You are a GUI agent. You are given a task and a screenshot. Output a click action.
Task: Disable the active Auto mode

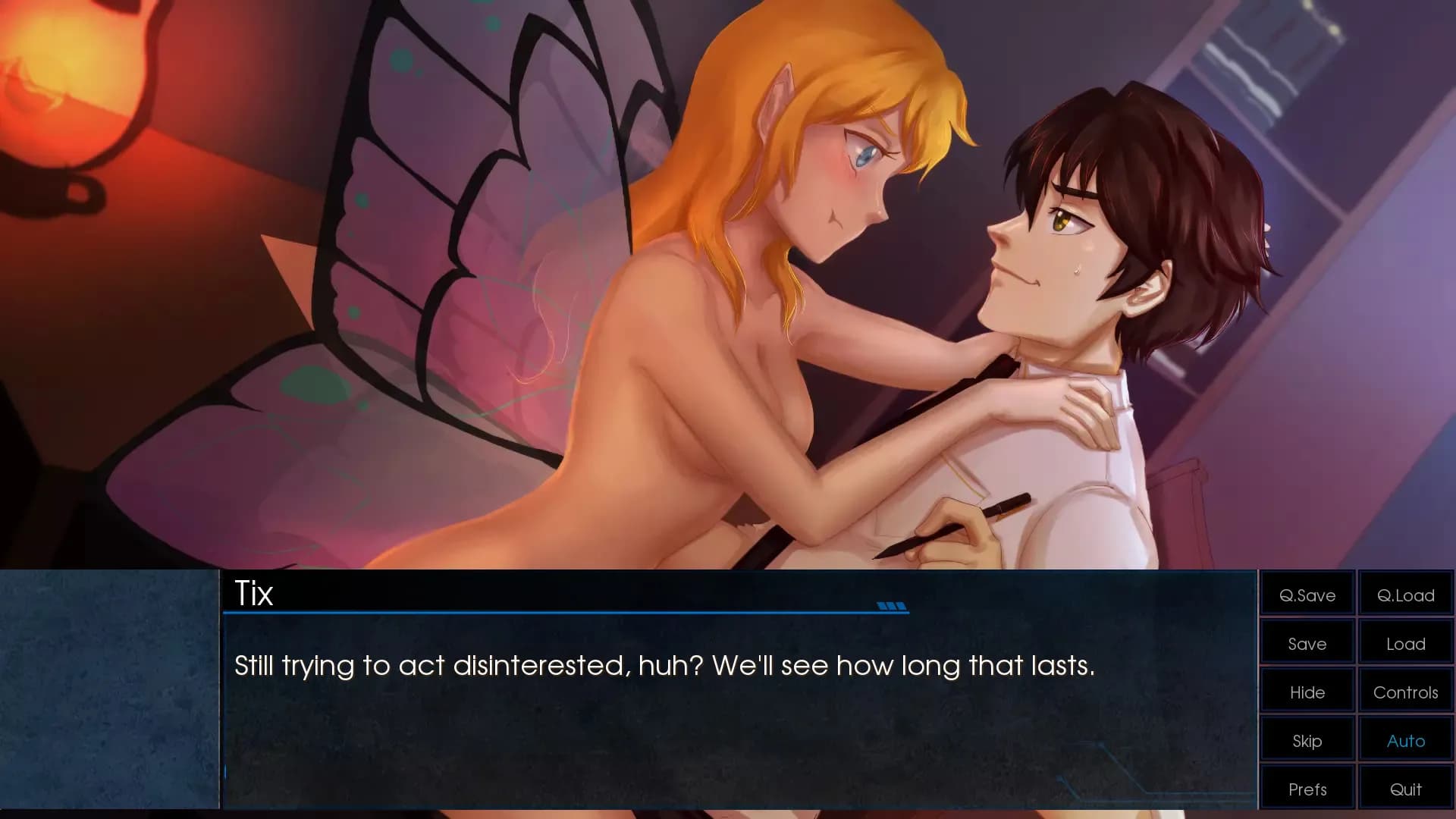(1405, 740)
